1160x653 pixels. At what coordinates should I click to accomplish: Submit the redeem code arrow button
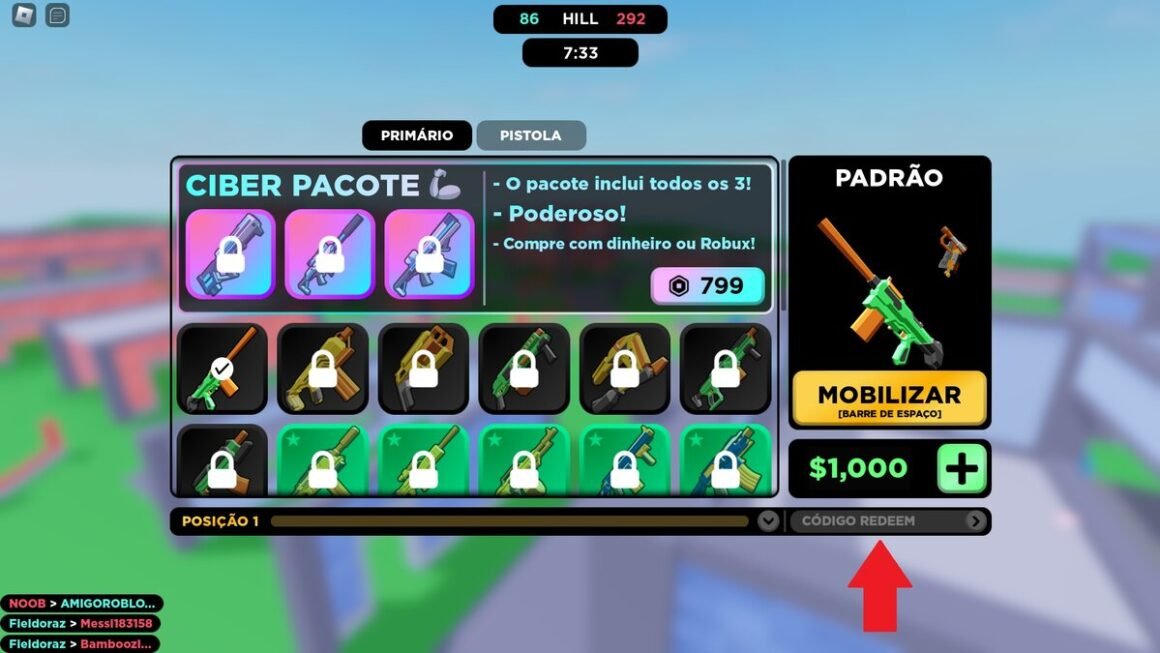[975, 521]
